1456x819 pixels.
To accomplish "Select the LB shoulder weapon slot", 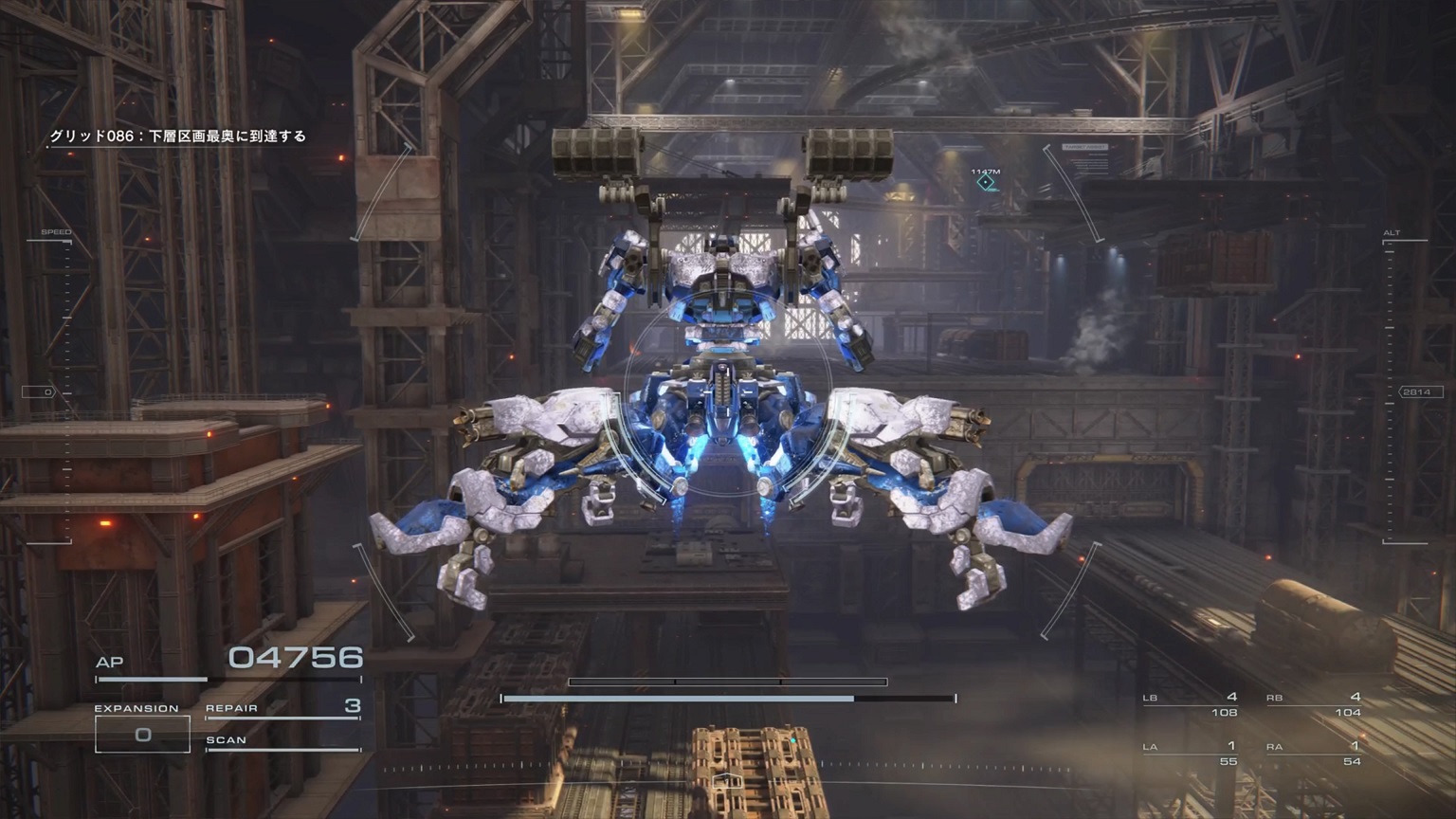I will coord(1191,704).
